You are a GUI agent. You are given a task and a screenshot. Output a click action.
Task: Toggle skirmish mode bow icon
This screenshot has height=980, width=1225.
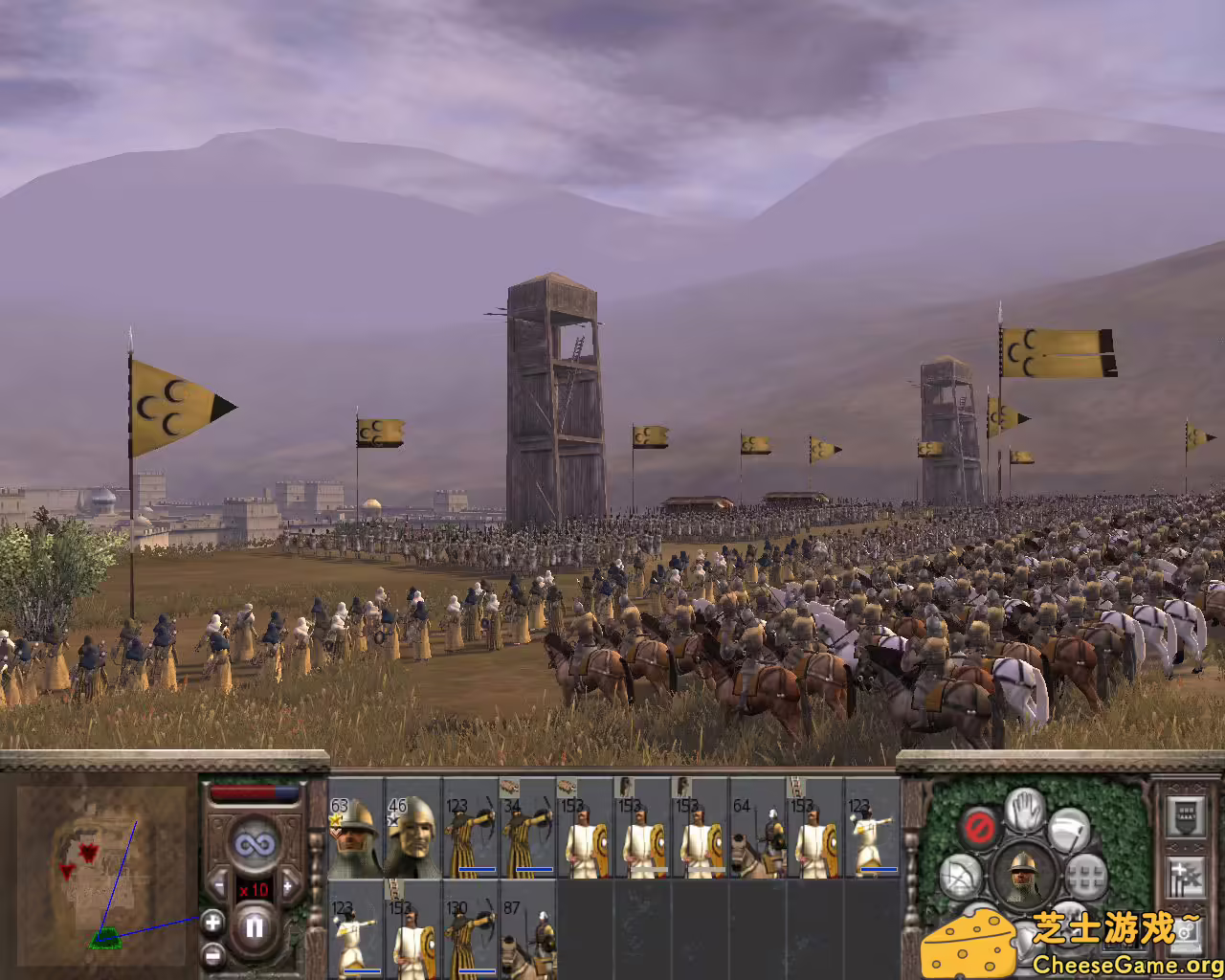tap(959, 874)
